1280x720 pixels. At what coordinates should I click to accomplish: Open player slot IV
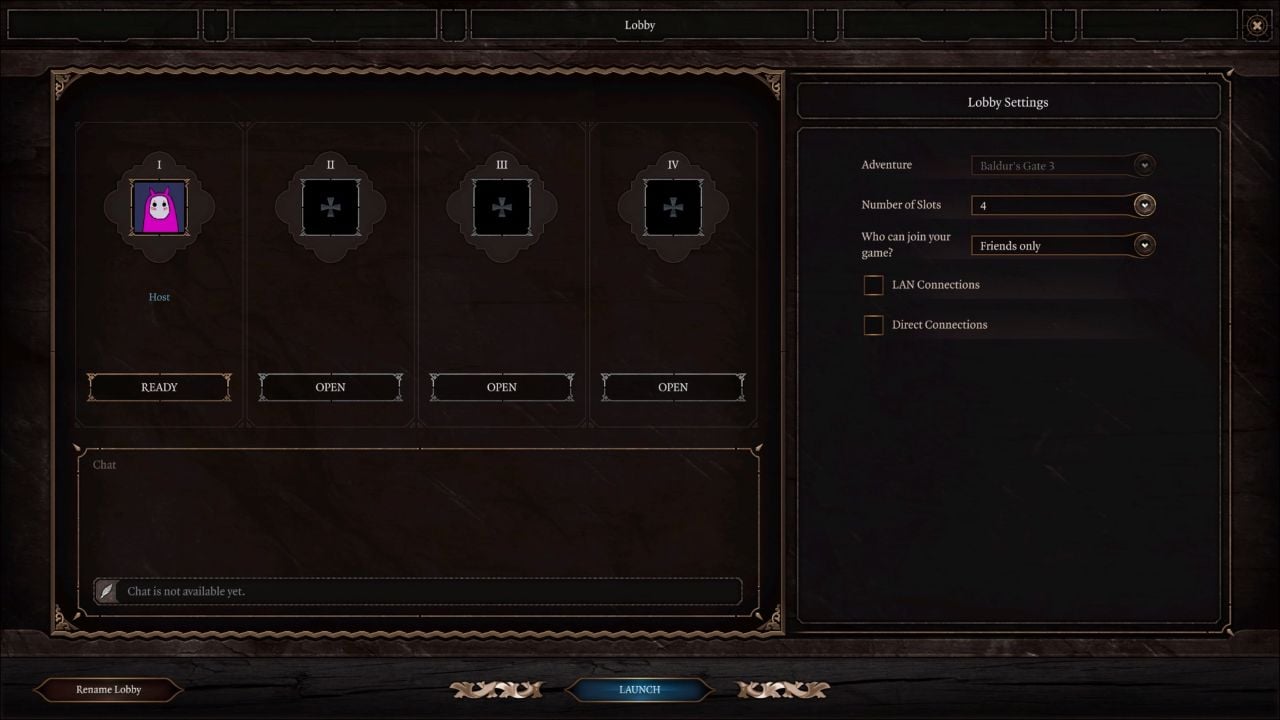[673, 387]
